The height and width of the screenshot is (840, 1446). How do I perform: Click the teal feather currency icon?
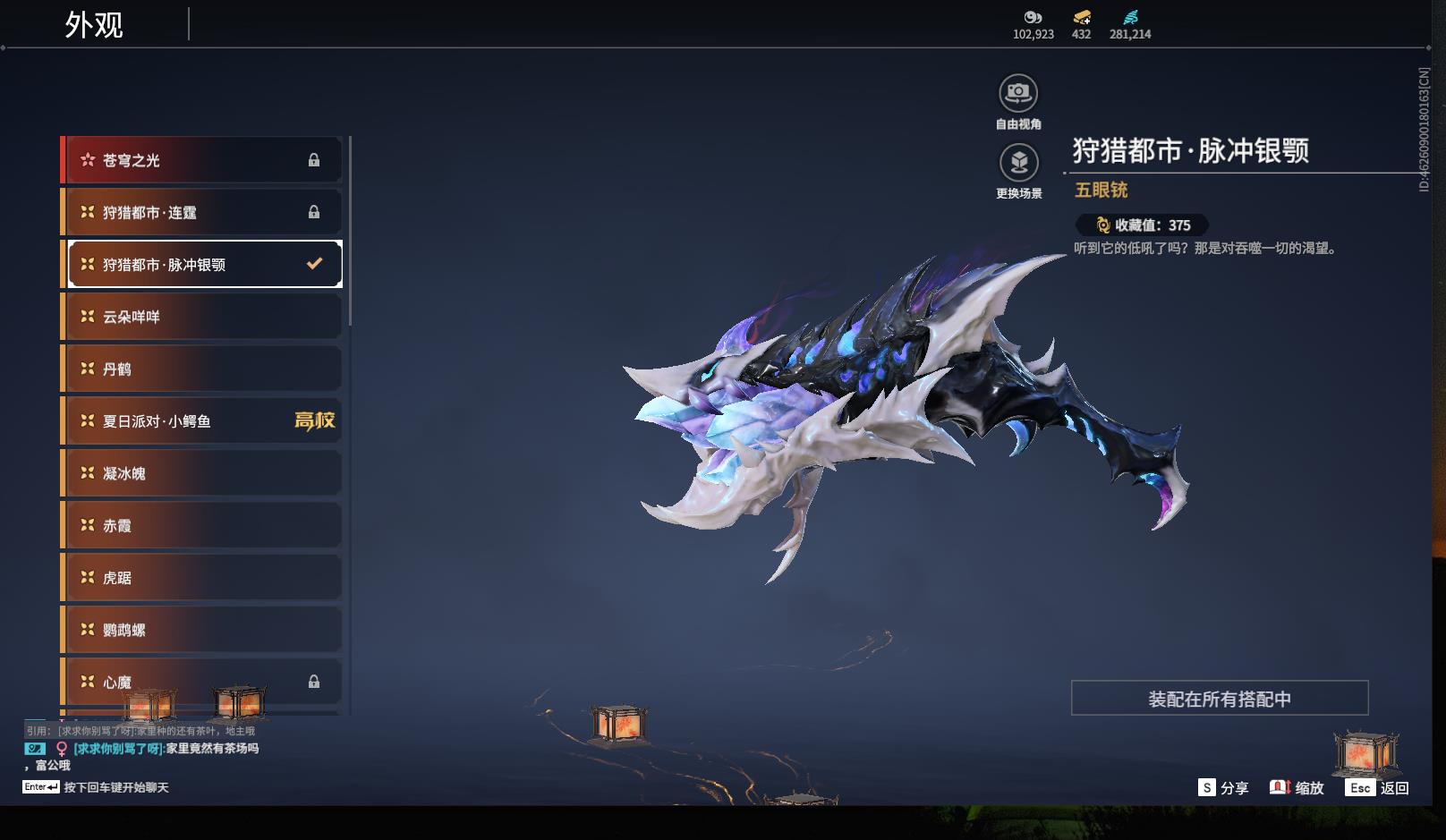tap(1130, 17)
